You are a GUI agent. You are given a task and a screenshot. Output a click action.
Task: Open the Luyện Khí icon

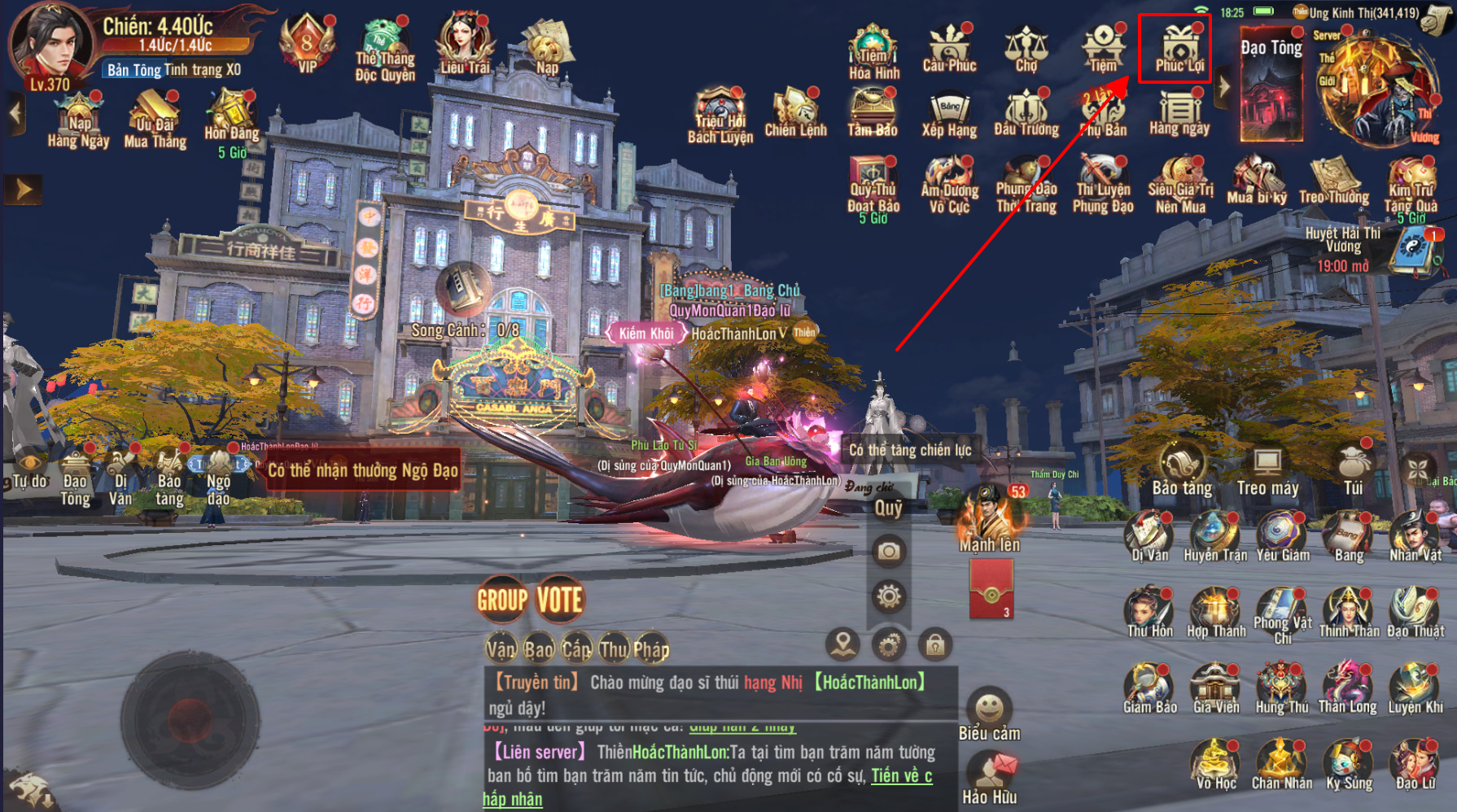[1415, 688]
